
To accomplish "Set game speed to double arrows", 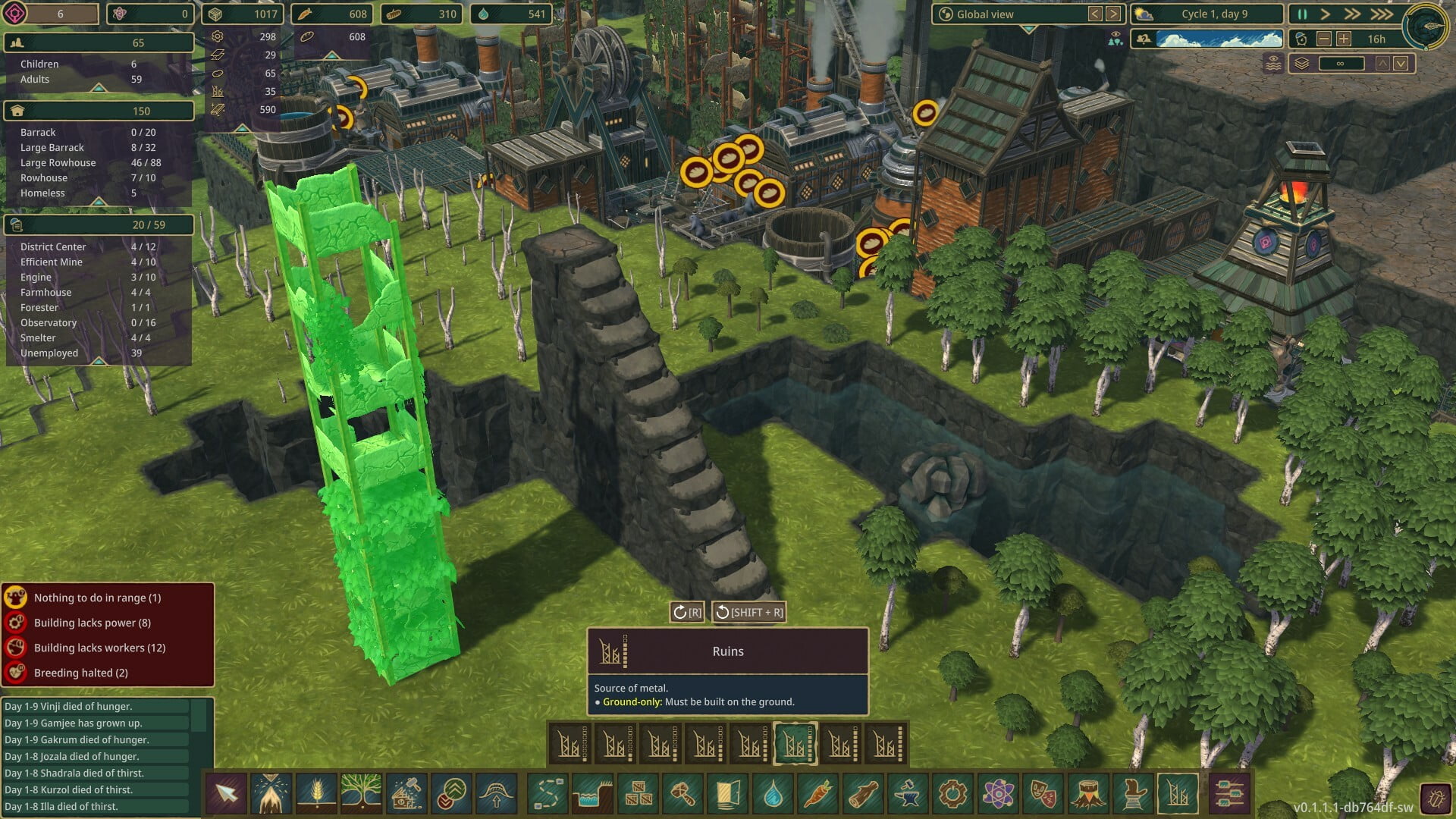I will tap(1352, 14).
